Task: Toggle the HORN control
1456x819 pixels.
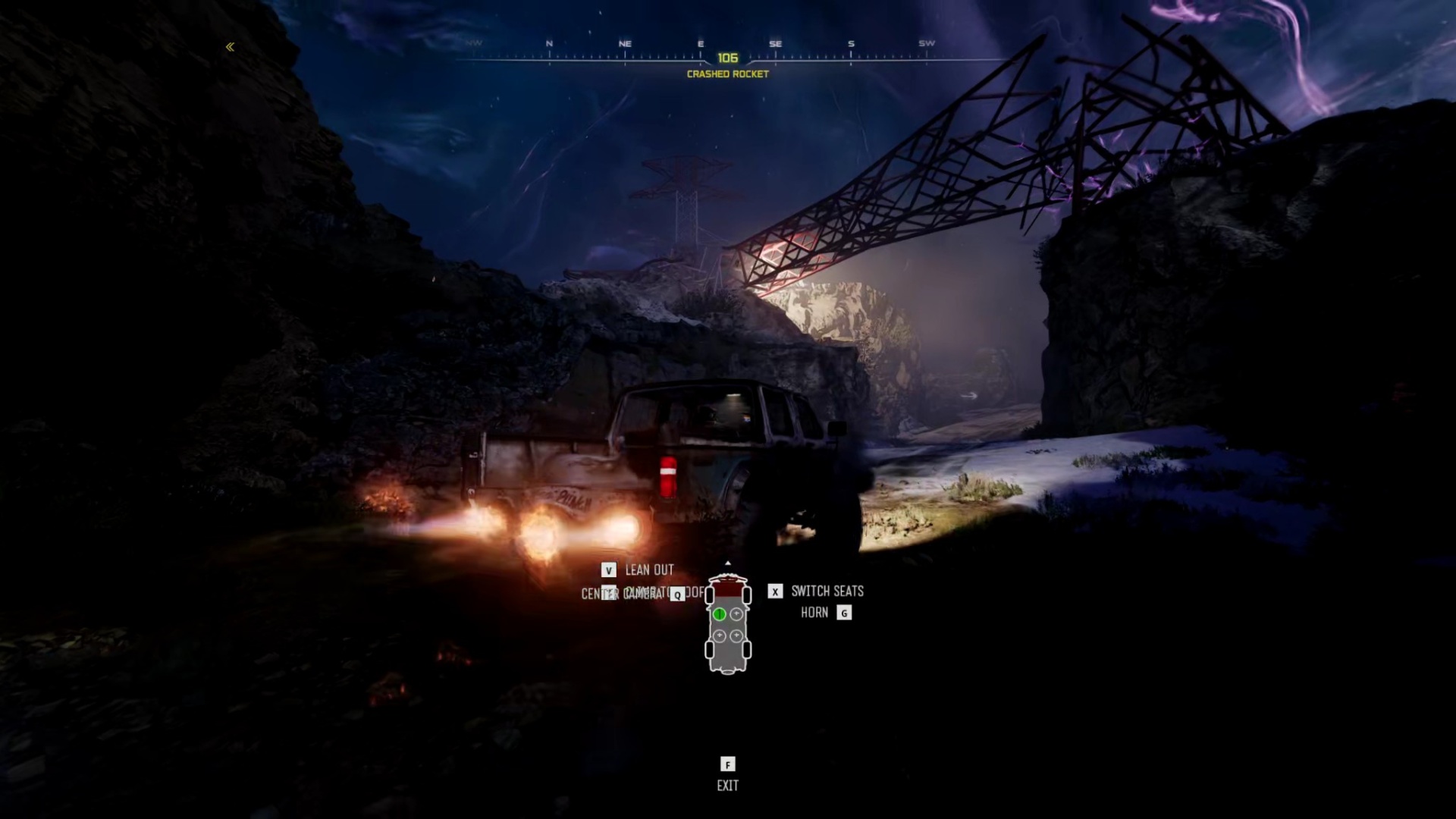Action: pos(815,612)
